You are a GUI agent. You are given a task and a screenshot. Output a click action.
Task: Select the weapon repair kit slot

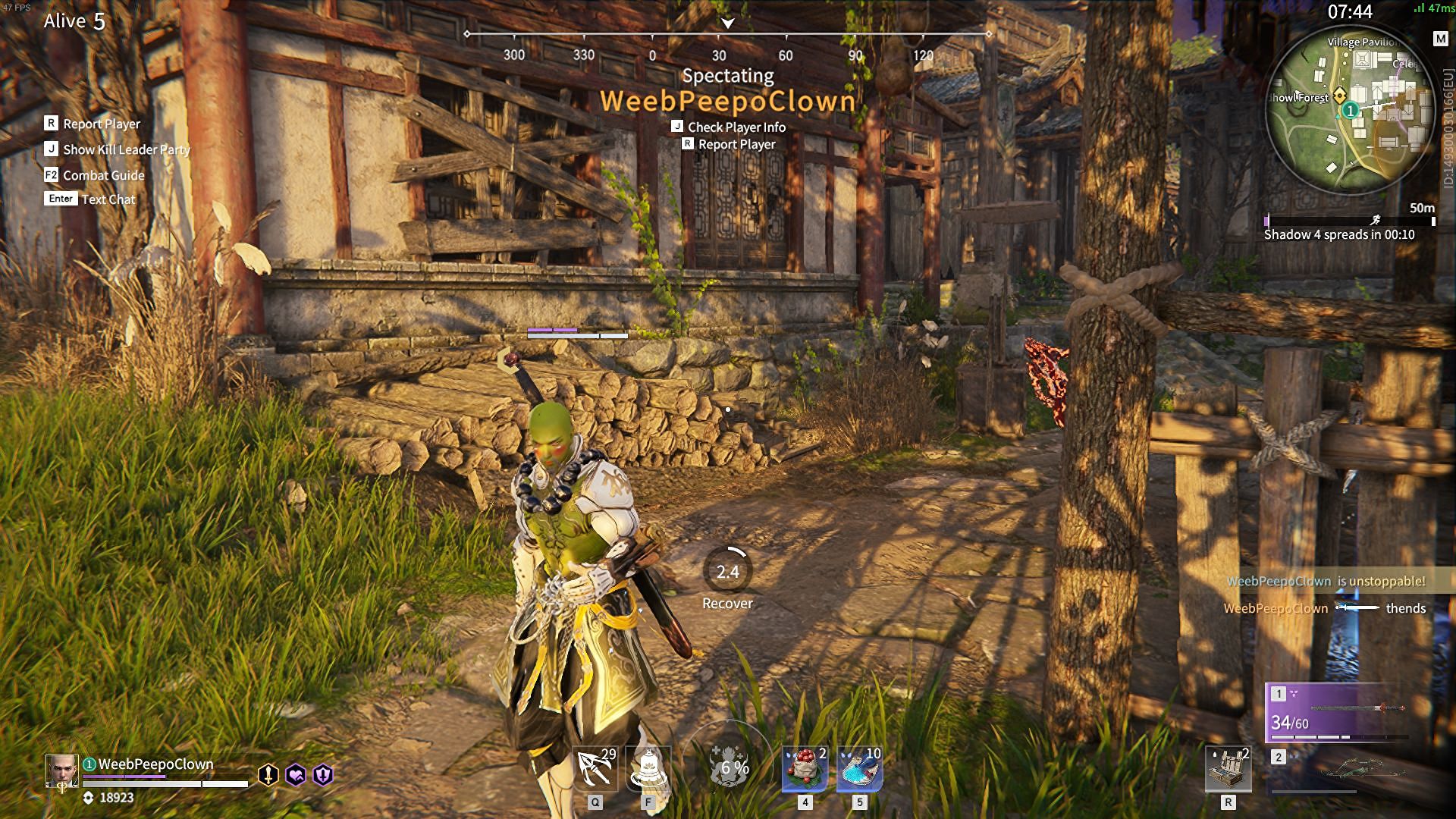(1228, 768)
